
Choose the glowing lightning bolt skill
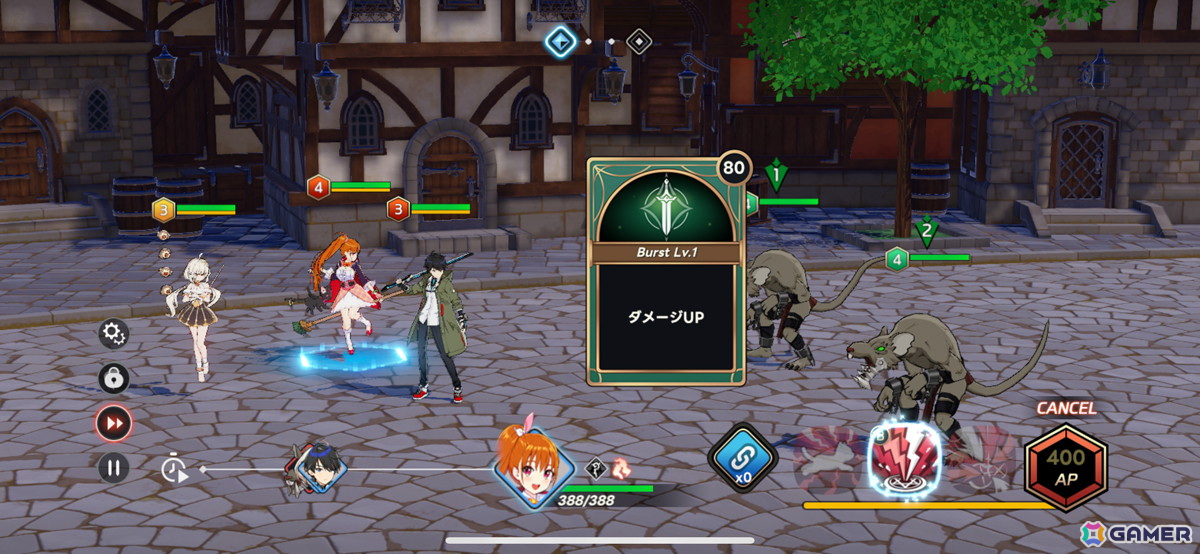tap(904, 456)
